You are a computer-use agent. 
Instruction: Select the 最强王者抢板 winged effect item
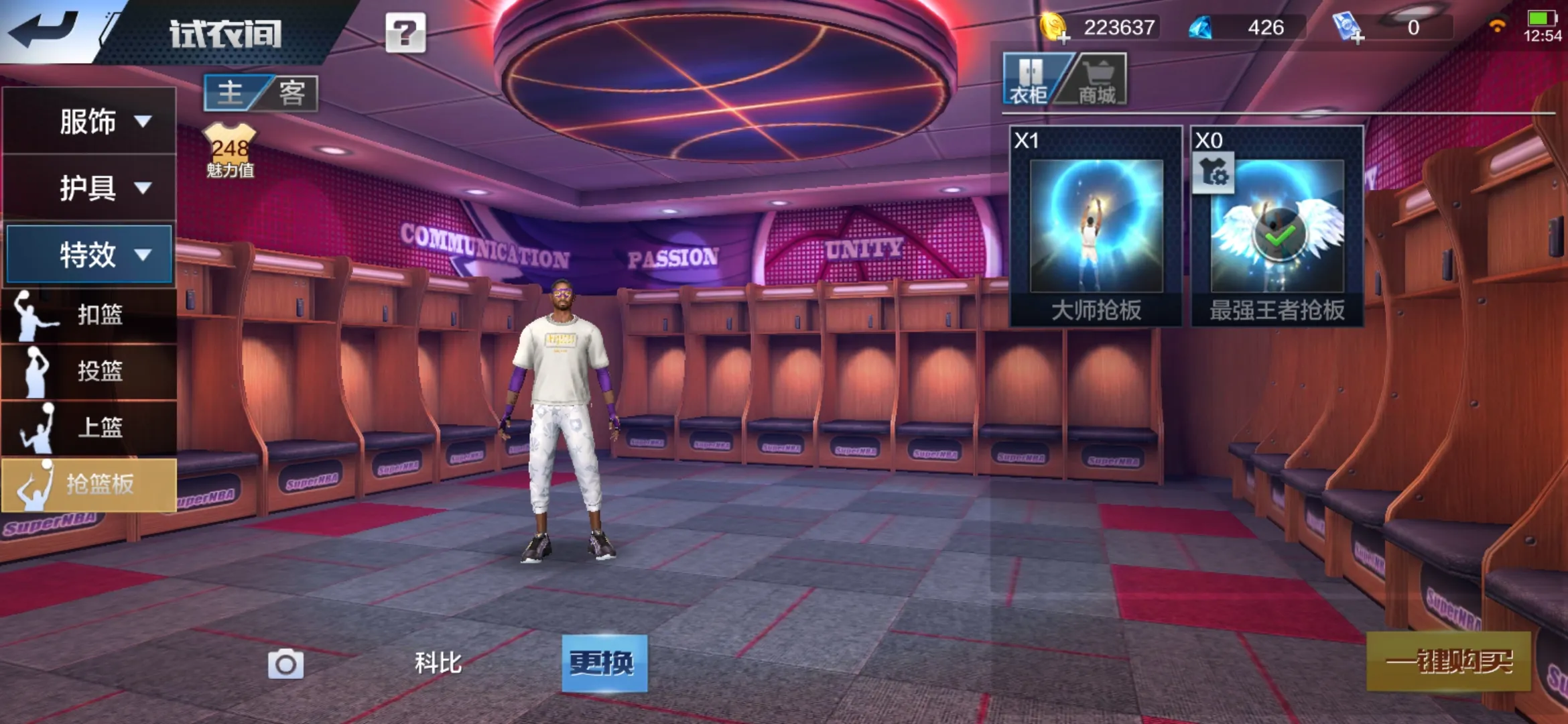pos(1277,227)
